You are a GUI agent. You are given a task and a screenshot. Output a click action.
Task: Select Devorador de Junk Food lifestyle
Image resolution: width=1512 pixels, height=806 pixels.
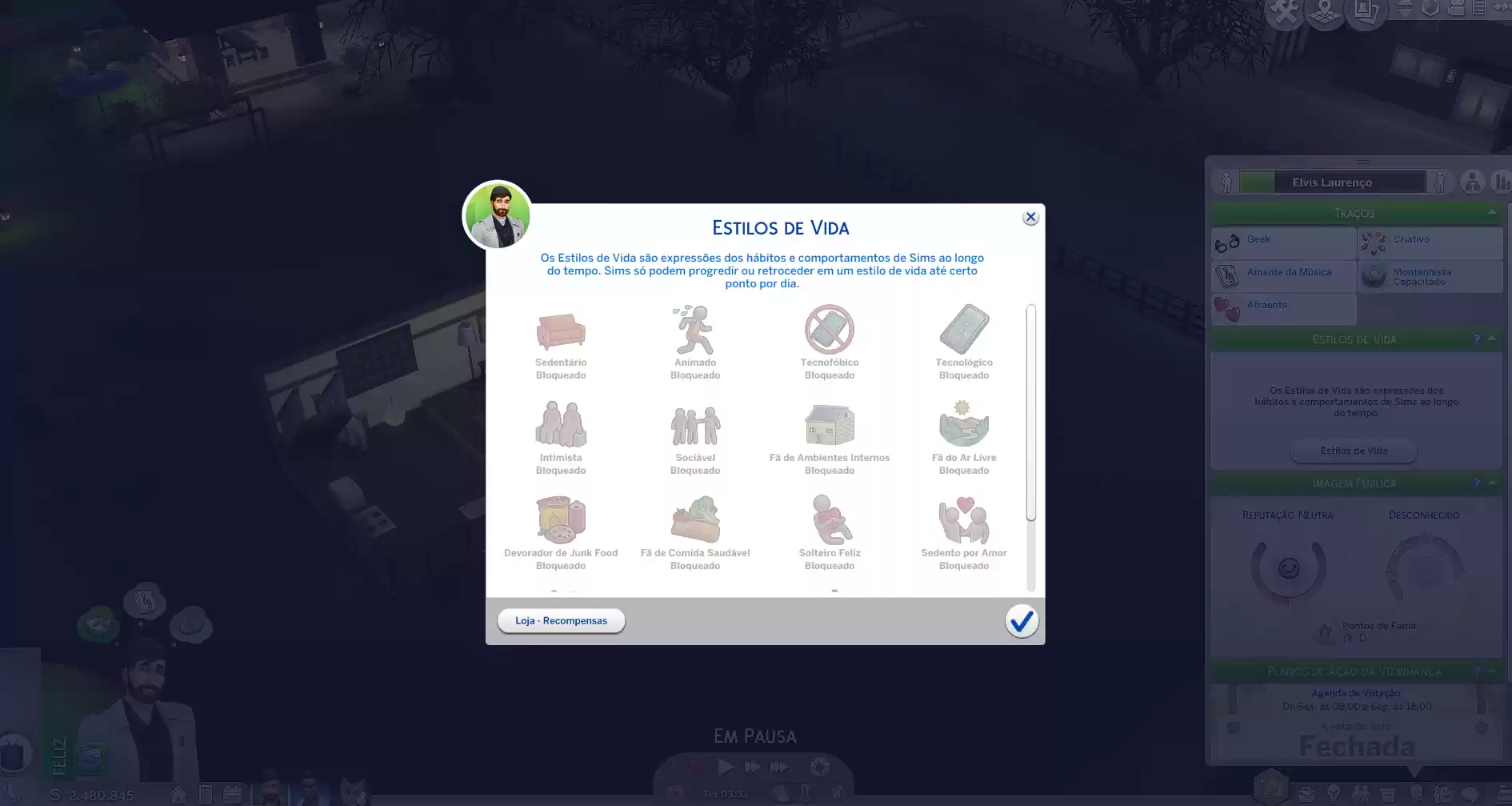point(561,520)
